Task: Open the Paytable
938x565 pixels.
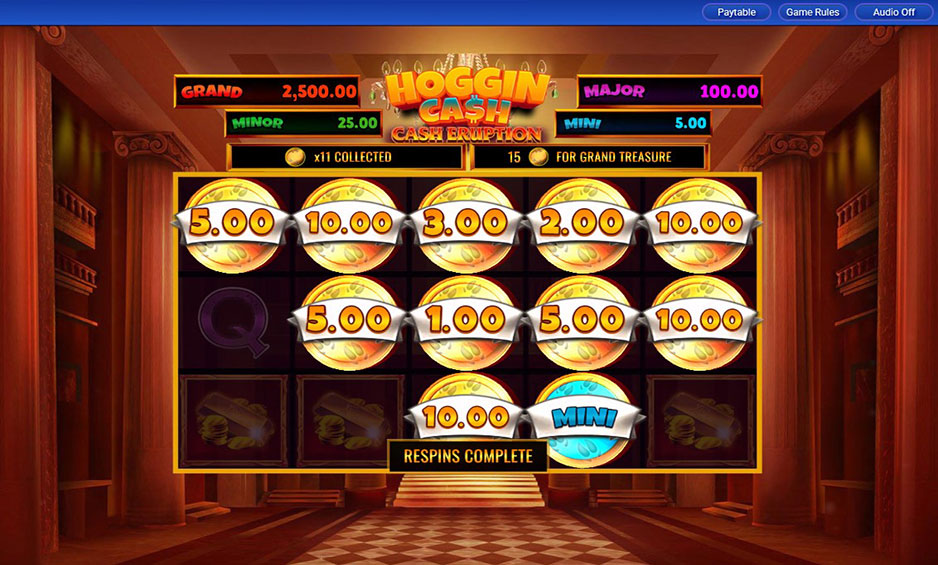Action: [x=736, y=12]
